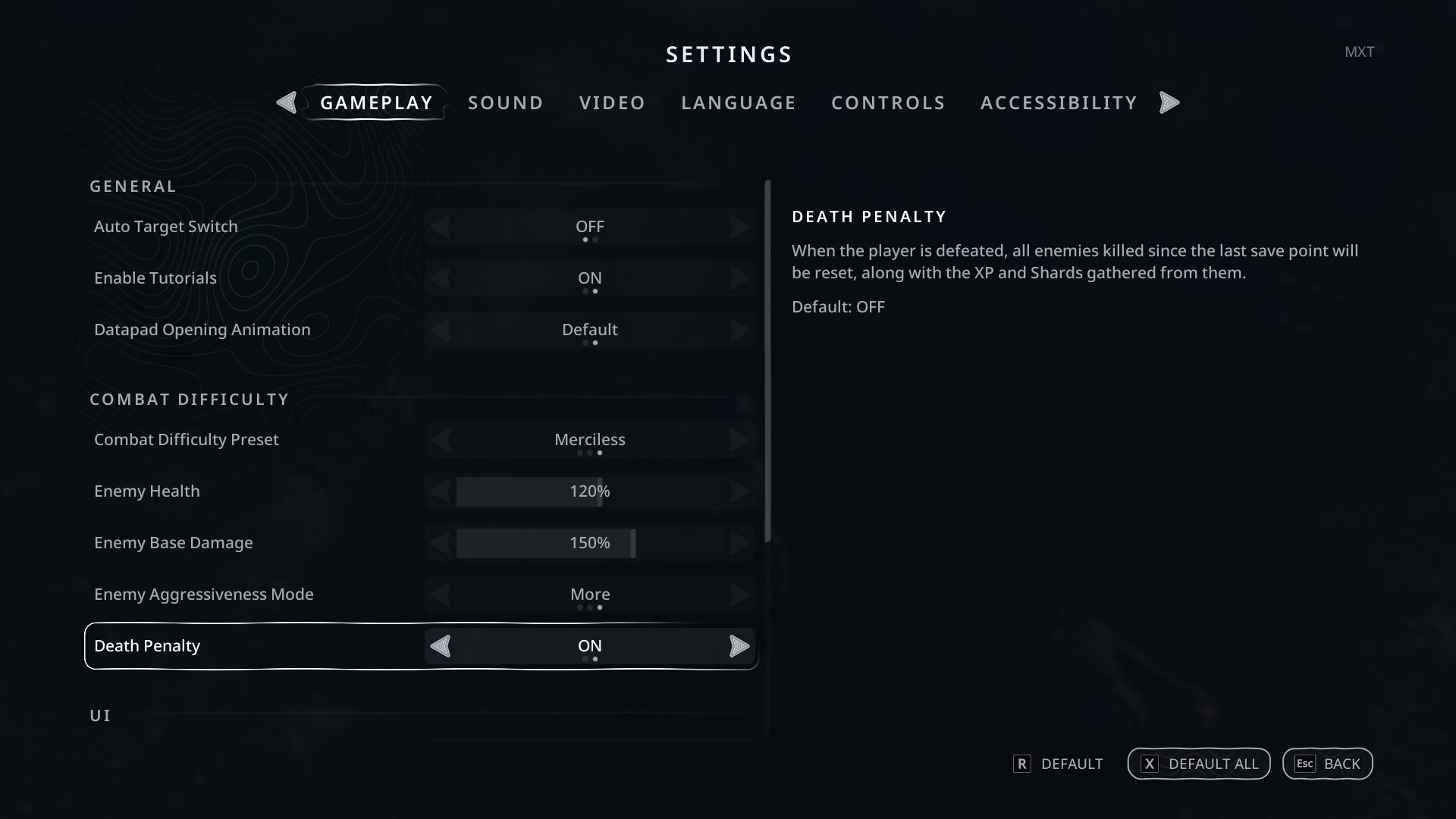Show the Accessibility settings tab
This screenshot has width=1456, height=819.
point(1059,103)
